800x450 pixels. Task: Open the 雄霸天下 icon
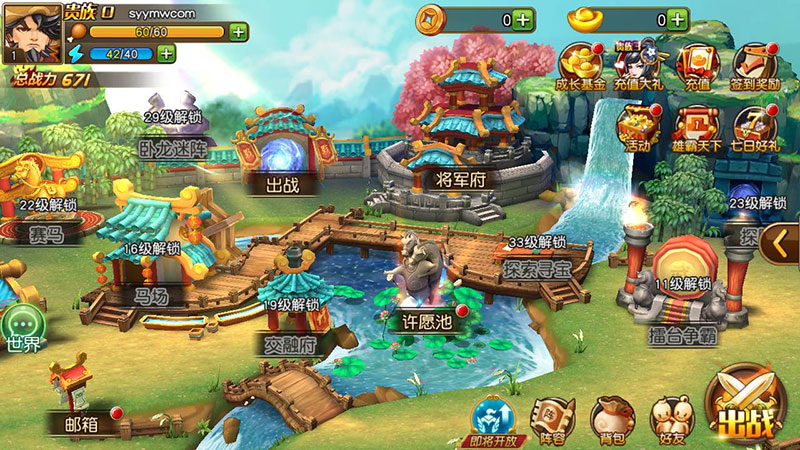point(697,128)
